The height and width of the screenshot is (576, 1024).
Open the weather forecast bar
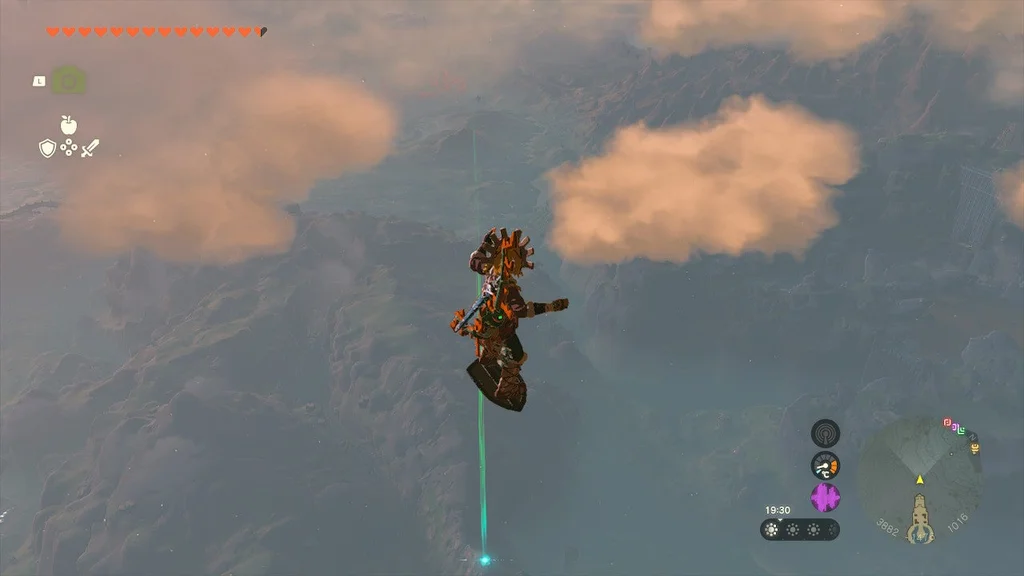tap(799, 530)
